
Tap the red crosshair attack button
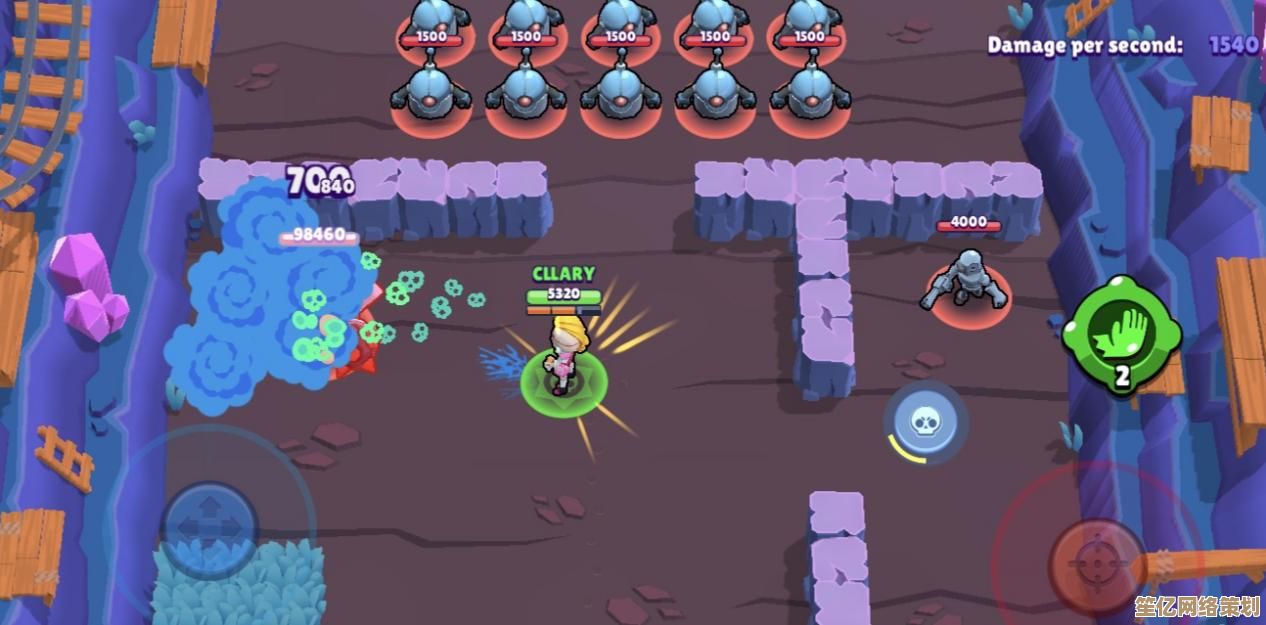coord(1096,564)
